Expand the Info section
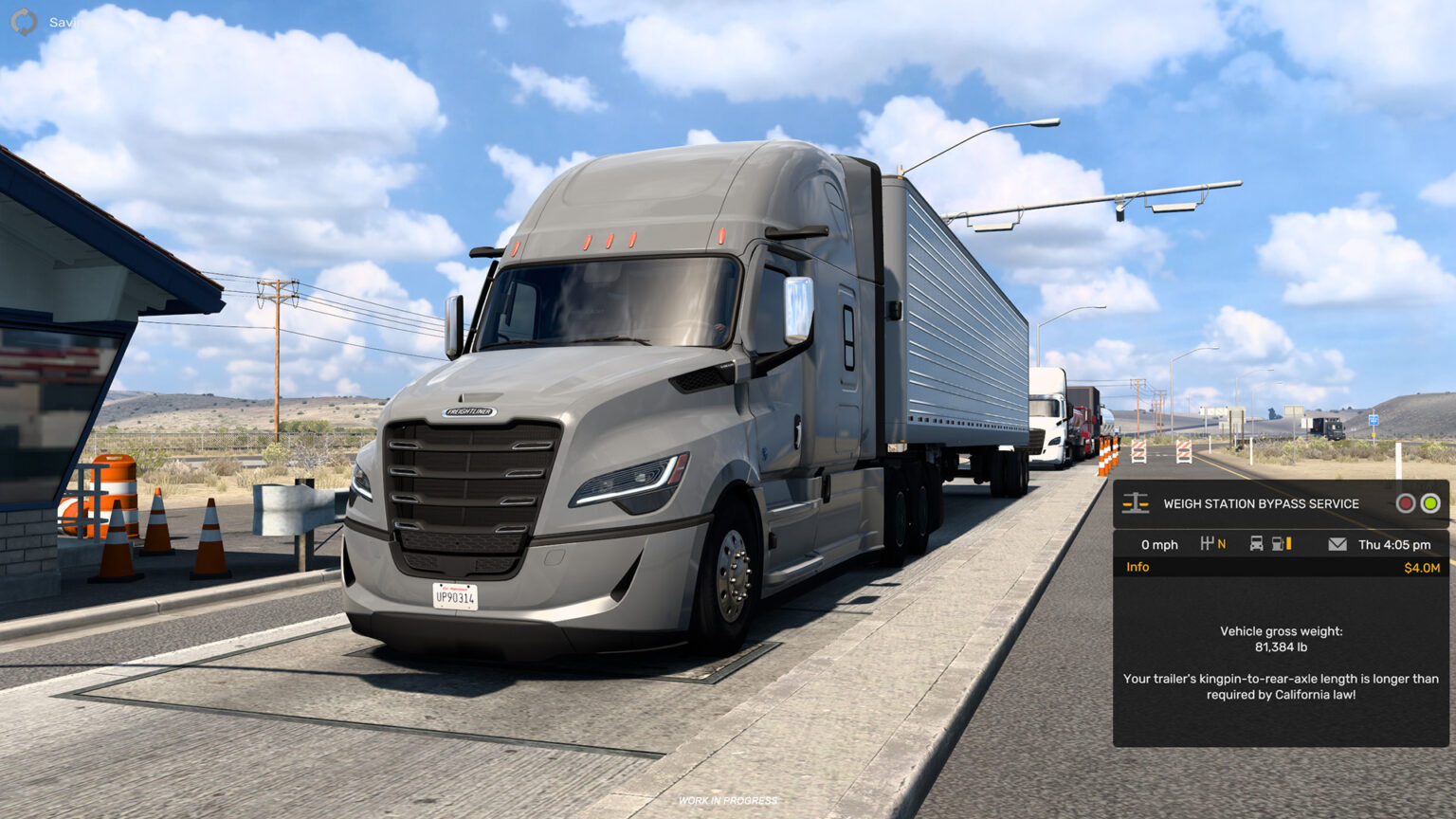Screen dimensions: 1456x819 point(1137,566)
